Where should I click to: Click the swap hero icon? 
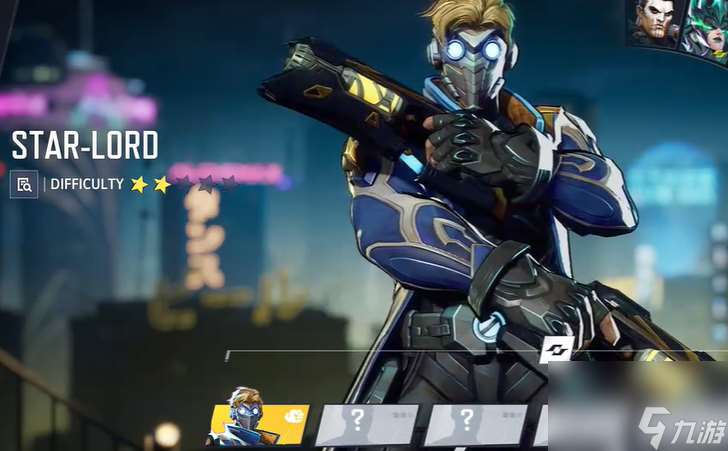(557, 350)
